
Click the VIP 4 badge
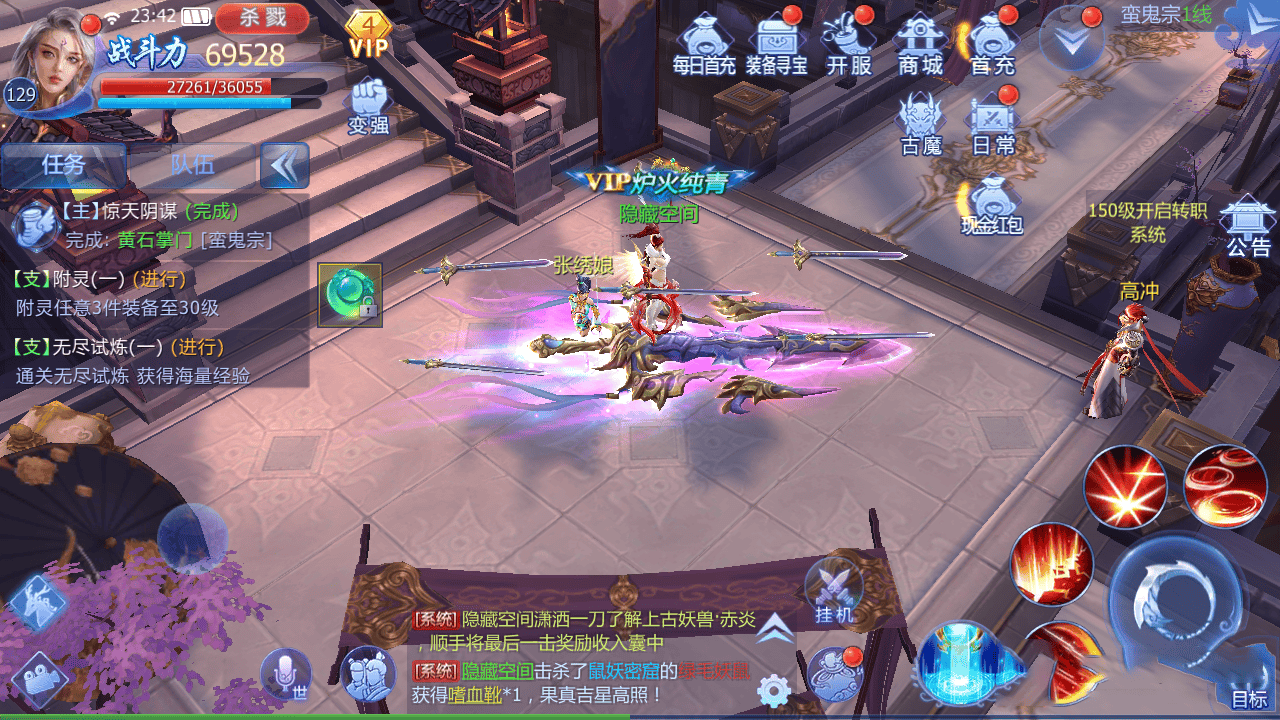click(x=368, y=34)
